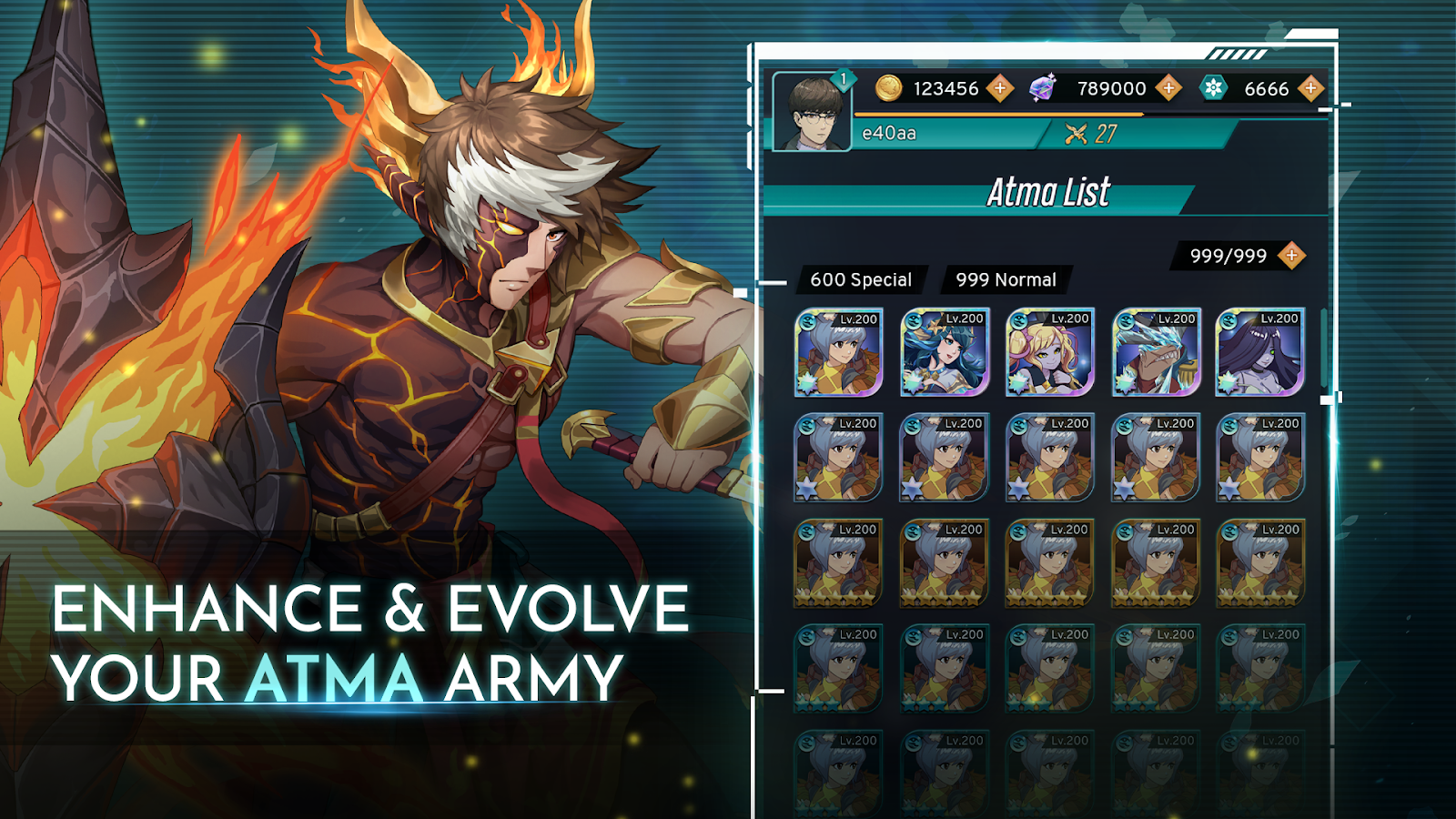The height and width of the screenshot is (819, 1456).
Task: Pick the dark long-haired ghost Atma card
Action: 1260,353
